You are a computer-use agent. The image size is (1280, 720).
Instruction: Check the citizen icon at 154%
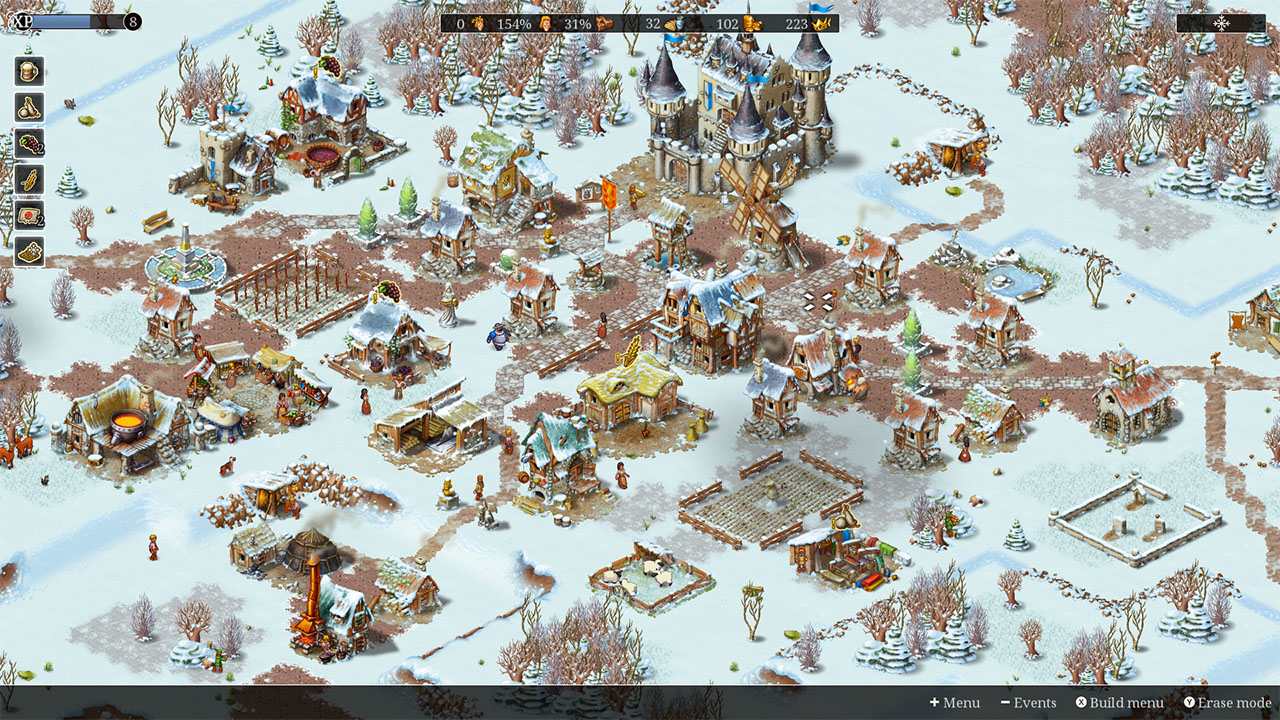point(544,22)
